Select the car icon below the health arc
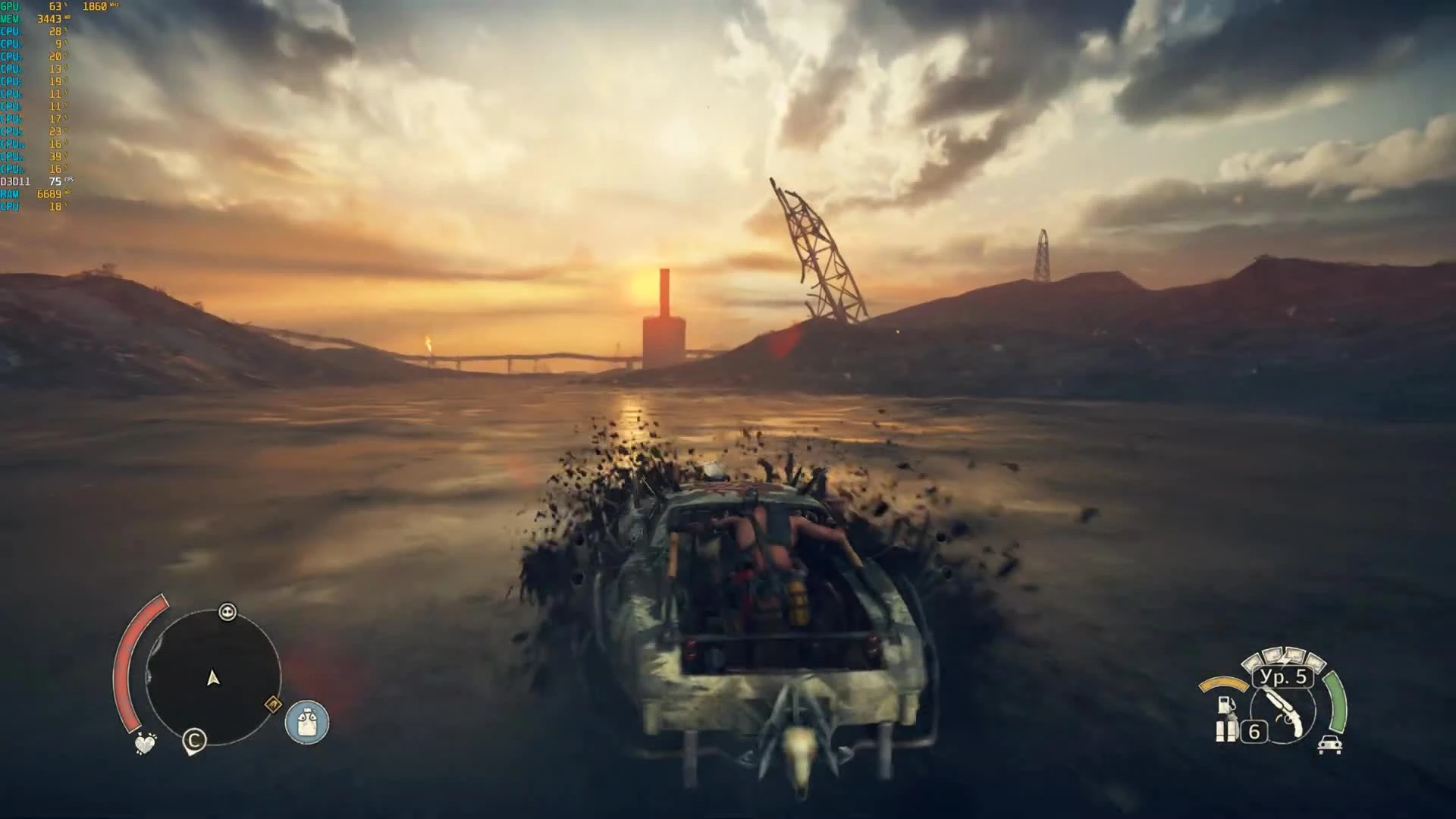The image size is (1456, 819). (1332, 744)
